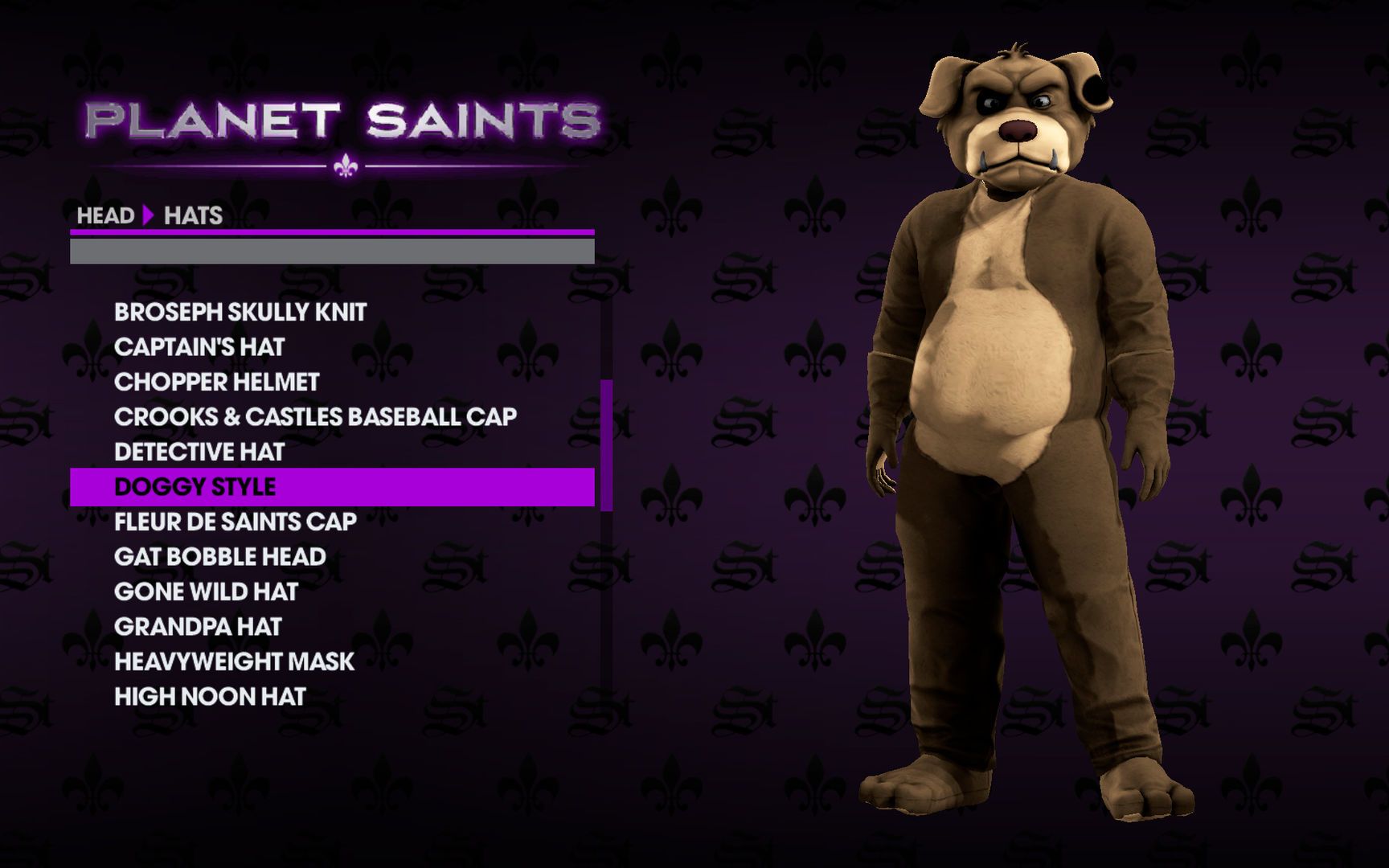
Task: Pick the Gone Wild Hat
Action: point(207,592)
